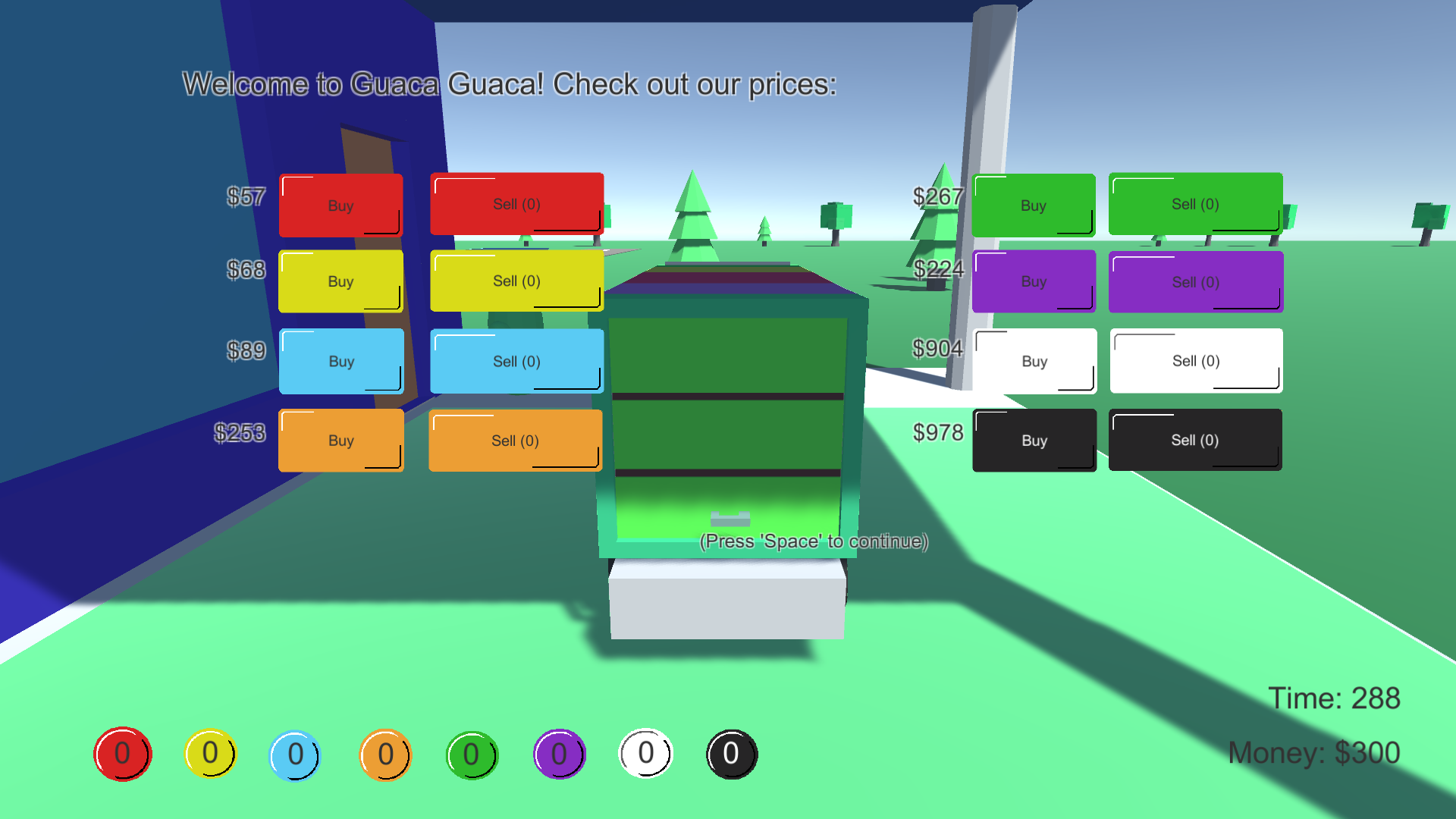Buy the green item for $267
Screen dimensions: 1456x819
[1033, 206]
